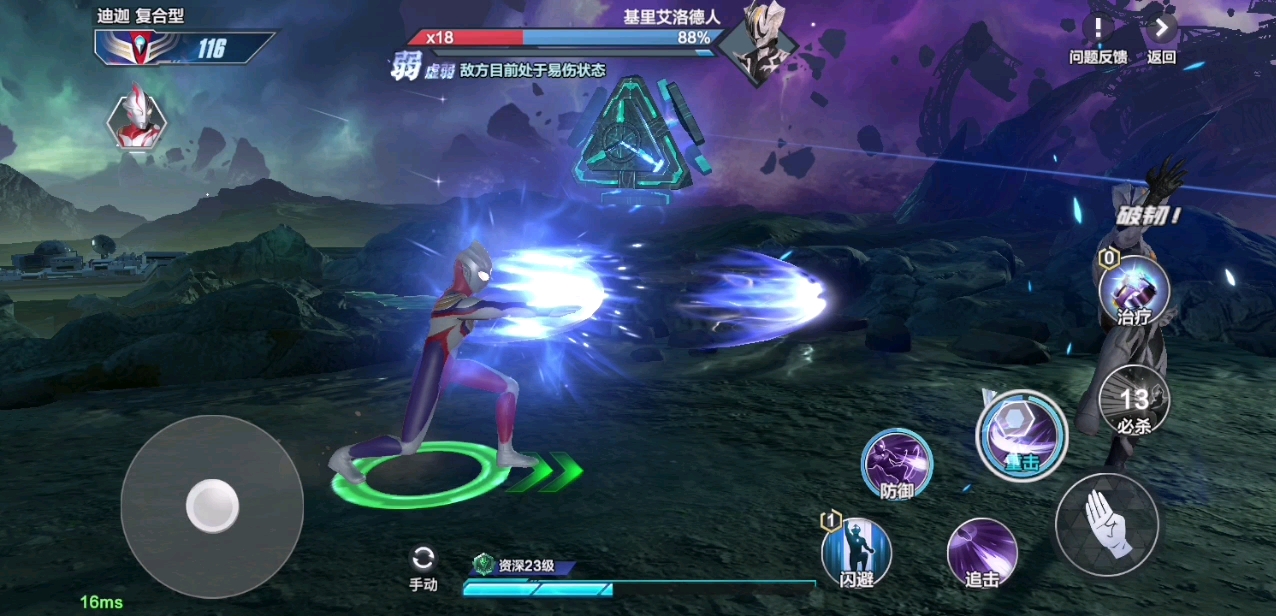This screenshot has height=616, width=1276.
Task: Trigger the 重击 heavy attack skill
Action: click(x=1021, y=433)
